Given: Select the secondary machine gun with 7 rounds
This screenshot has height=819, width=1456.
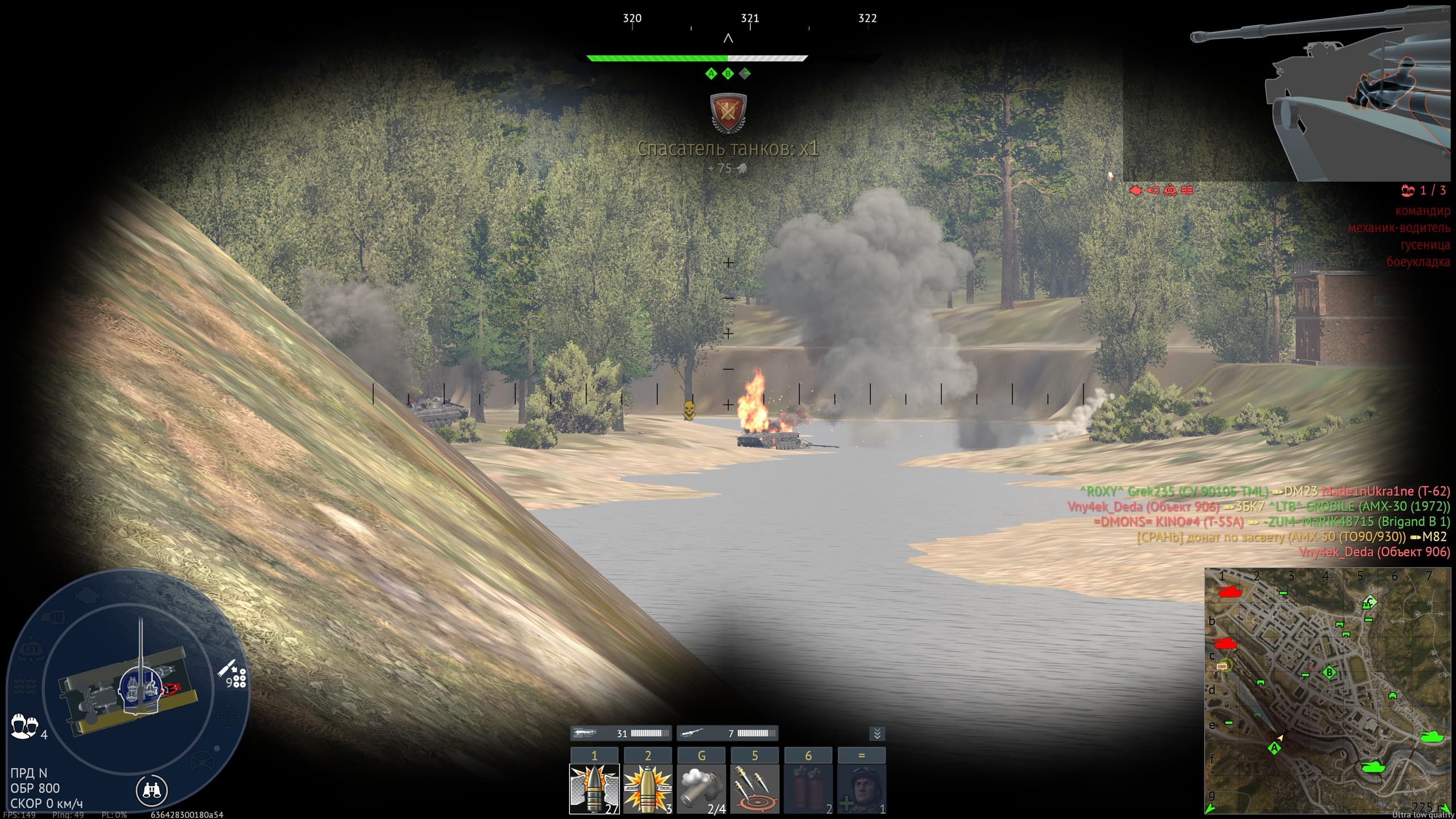Looking at the screenshot, I should pyautogui.click(x=727, y=733).
